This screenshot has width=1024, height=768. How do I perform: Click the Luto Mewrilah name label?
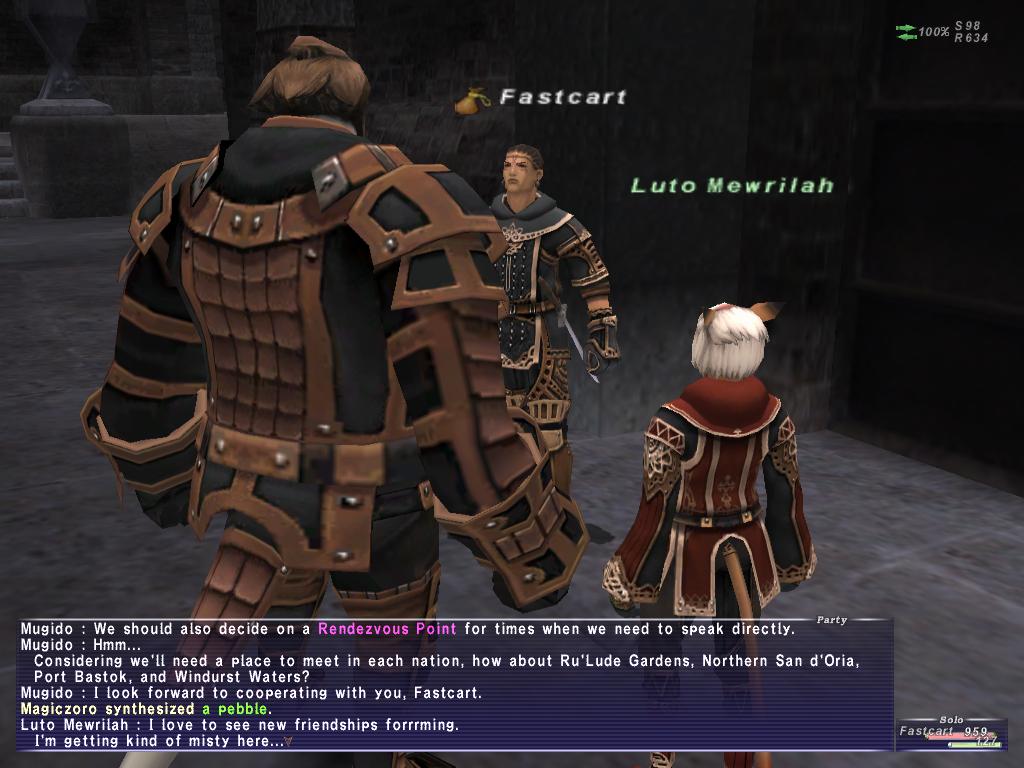click(x=732, y=185)
